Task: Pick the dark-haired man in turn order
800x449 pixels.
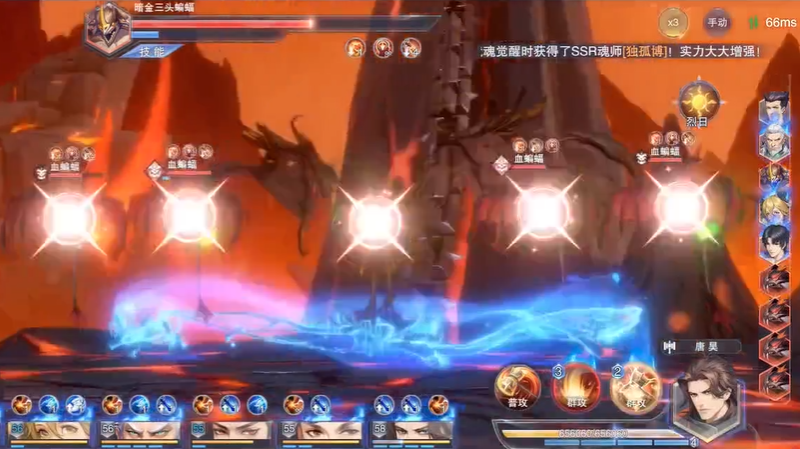Action: pyautogui.click(x=773, y=241)
